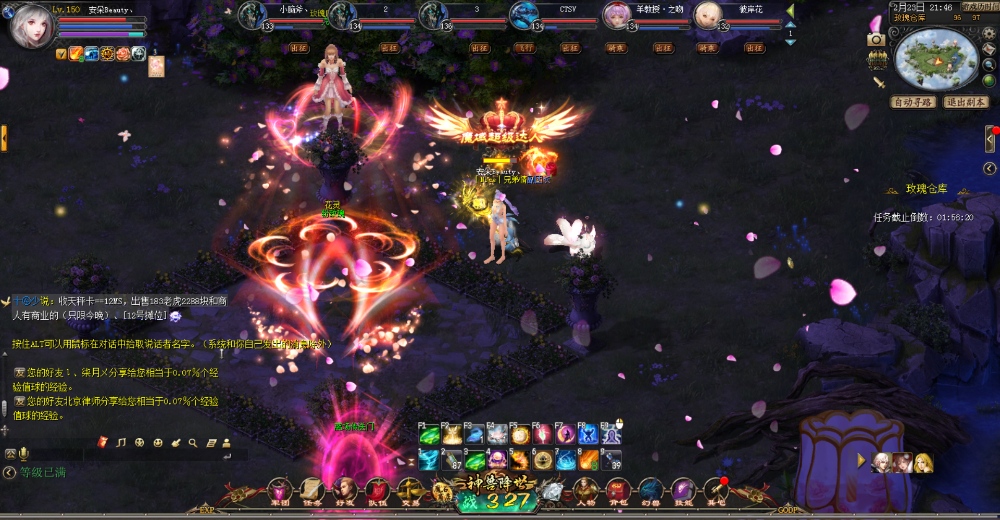1000x520 pixels.
Task: Open the 交易 trade scales icon
Action: 410,492
